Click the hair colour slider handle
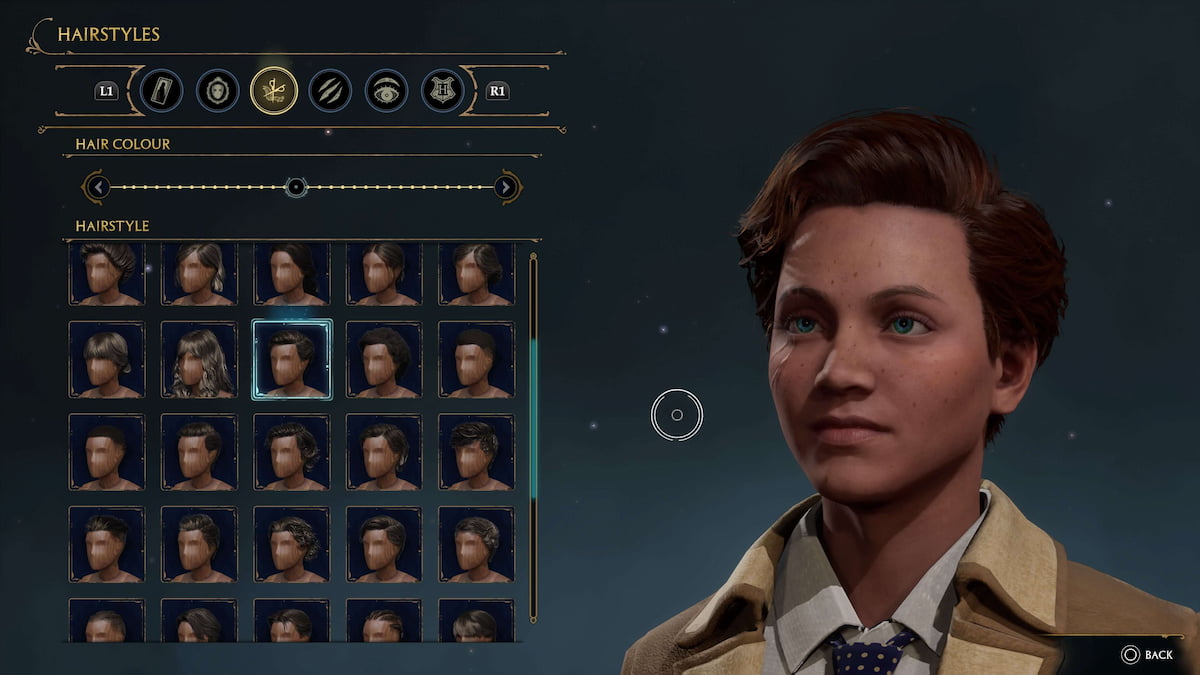Image resolution: width=1200 pixels, height=675 pixels. tap(295, 187)
